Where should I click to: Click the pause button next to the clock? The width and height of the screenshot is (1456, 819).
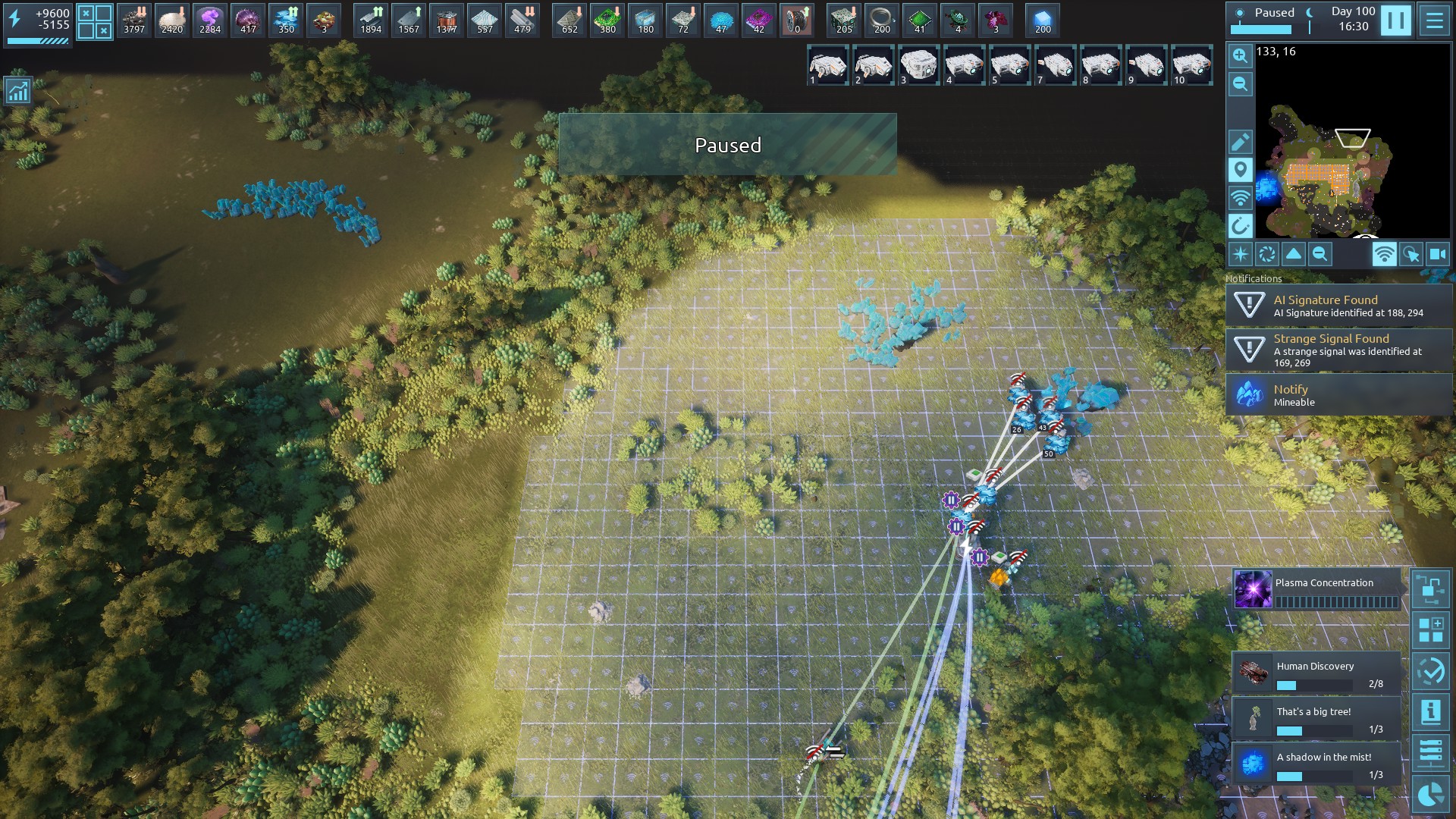[x=1395, y=20]
